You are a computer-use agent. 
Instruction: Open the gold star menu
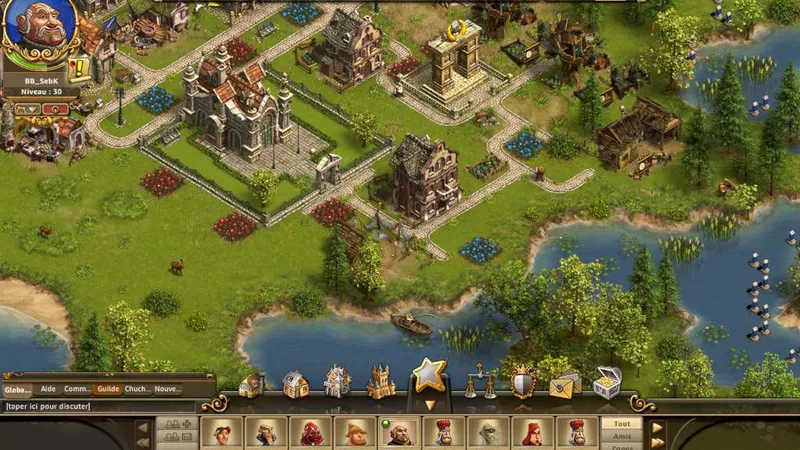pos(429,377)
